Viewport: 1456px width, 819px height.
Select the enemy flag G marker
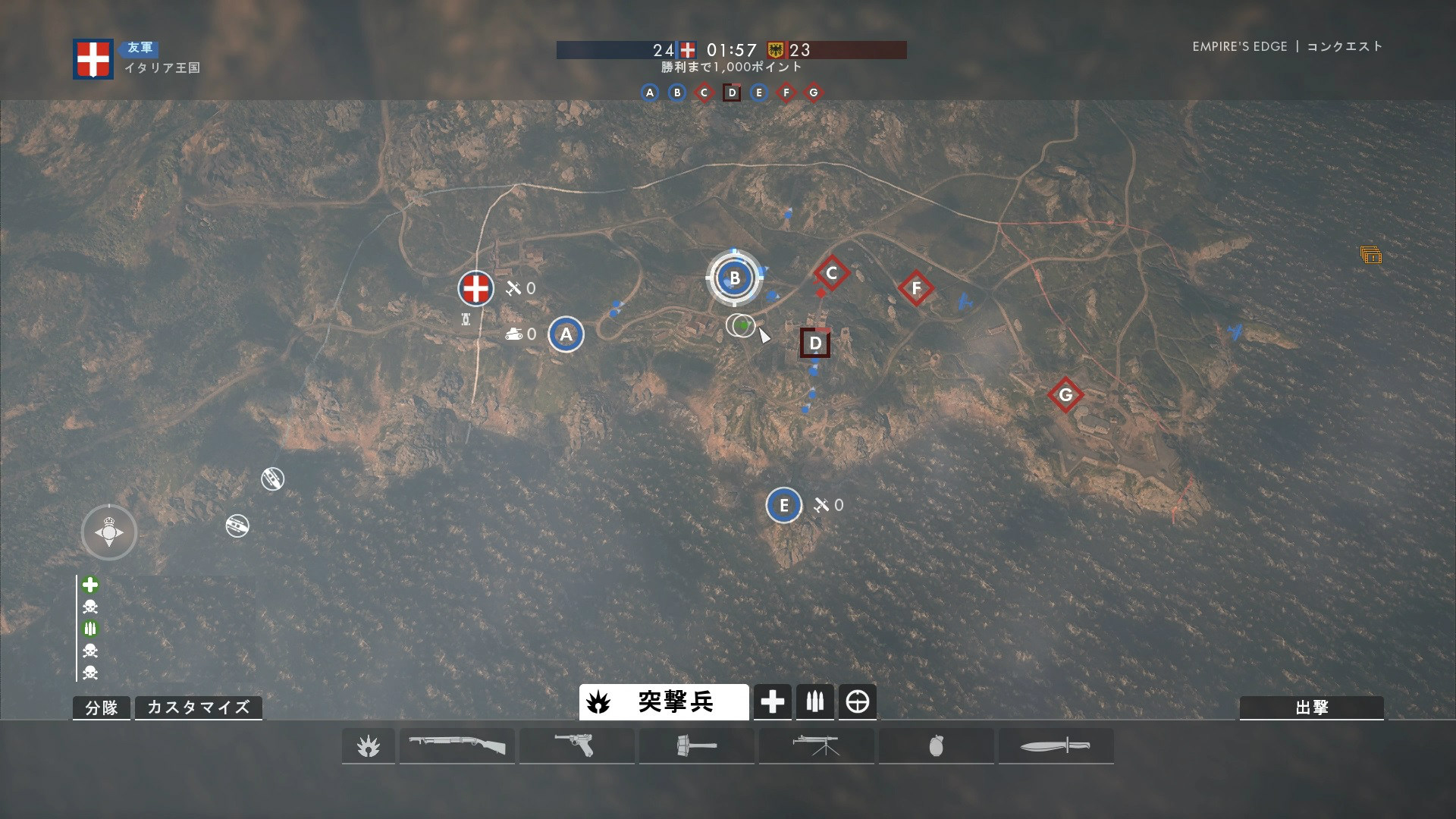[x=1065, y=395]
